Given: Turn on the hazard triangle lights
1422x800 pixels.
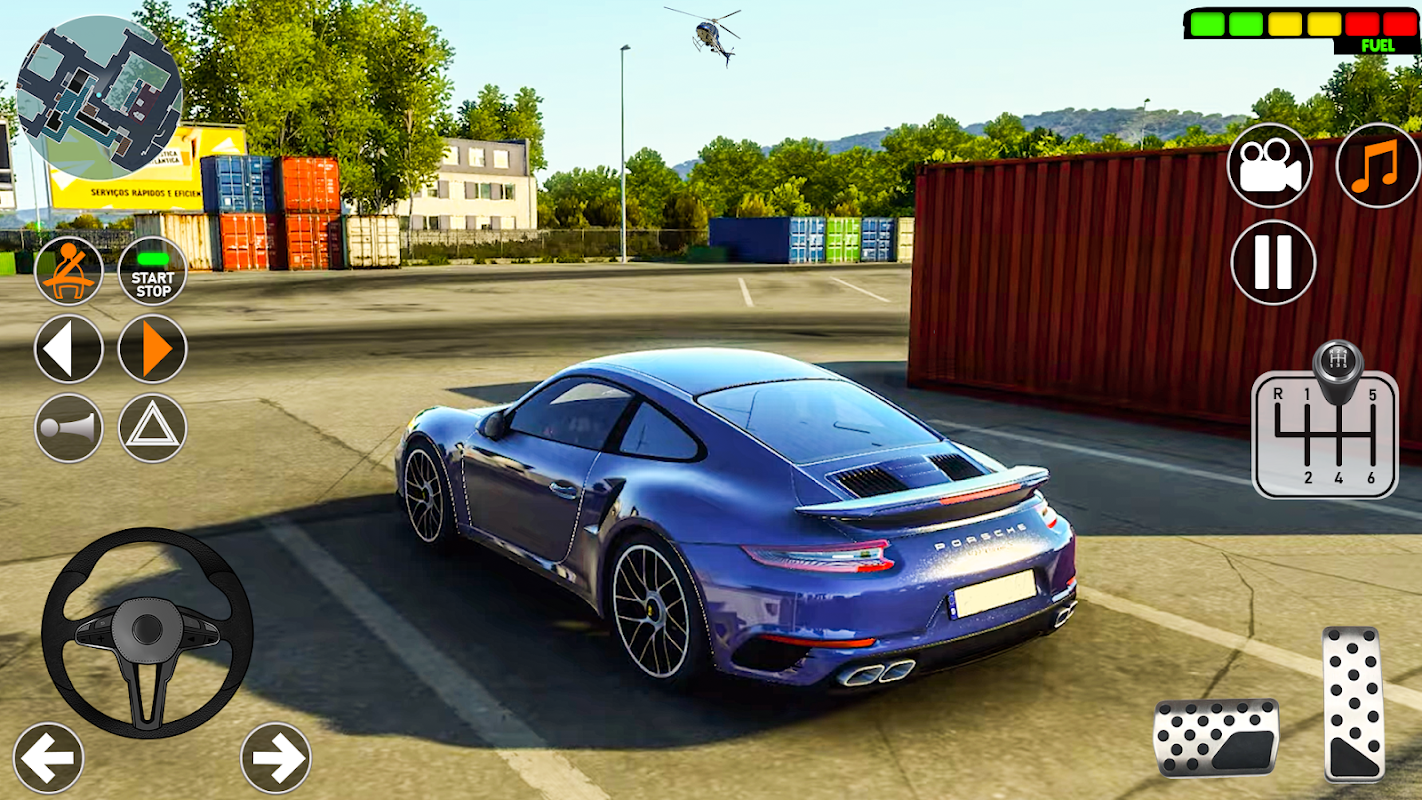Looking at the screenshot, I should point(153,428).
